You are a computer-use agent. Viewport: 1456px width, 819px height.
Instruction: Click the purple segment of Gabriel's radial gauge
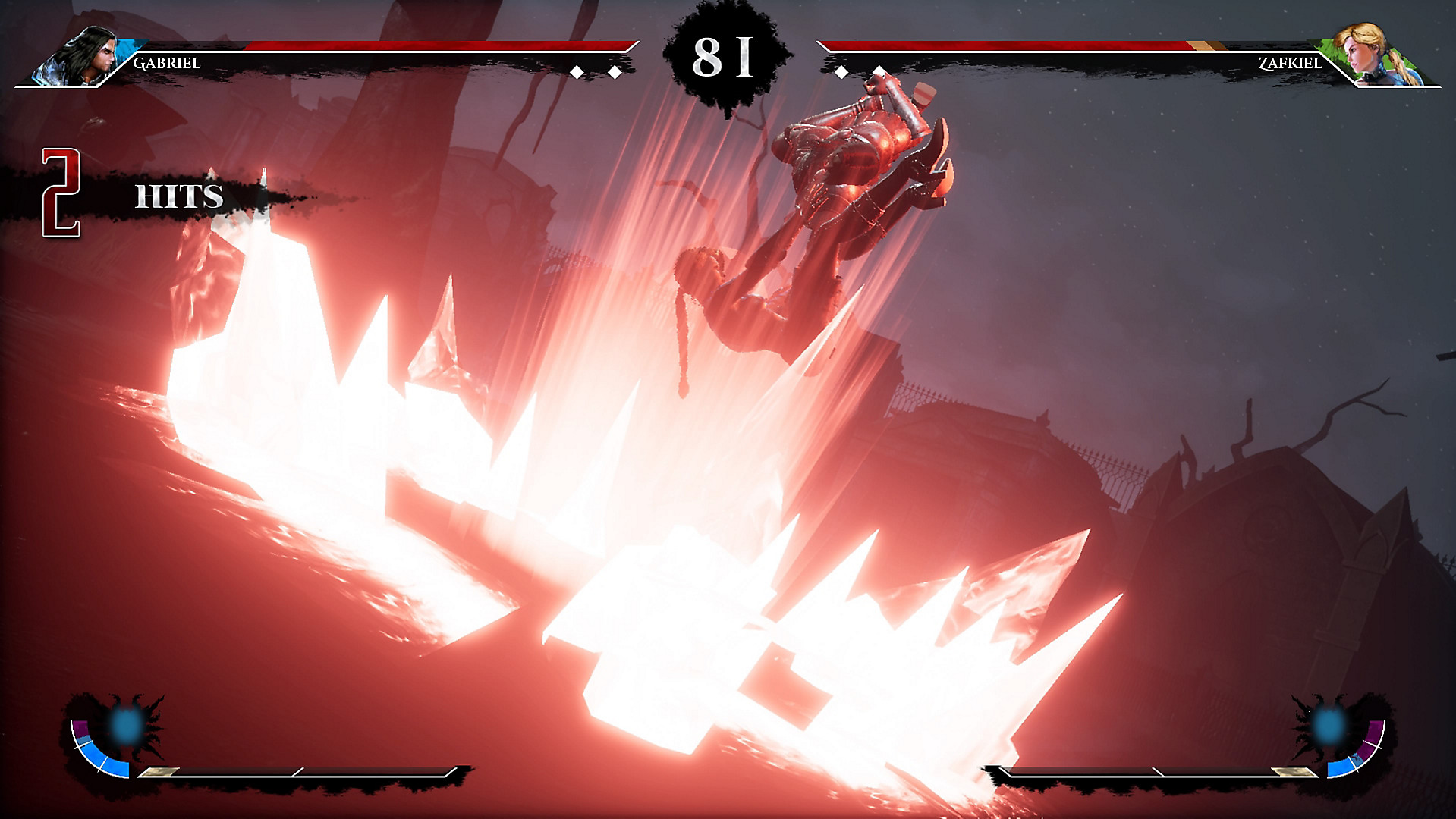pyautogui.click(x=82, y=728)
